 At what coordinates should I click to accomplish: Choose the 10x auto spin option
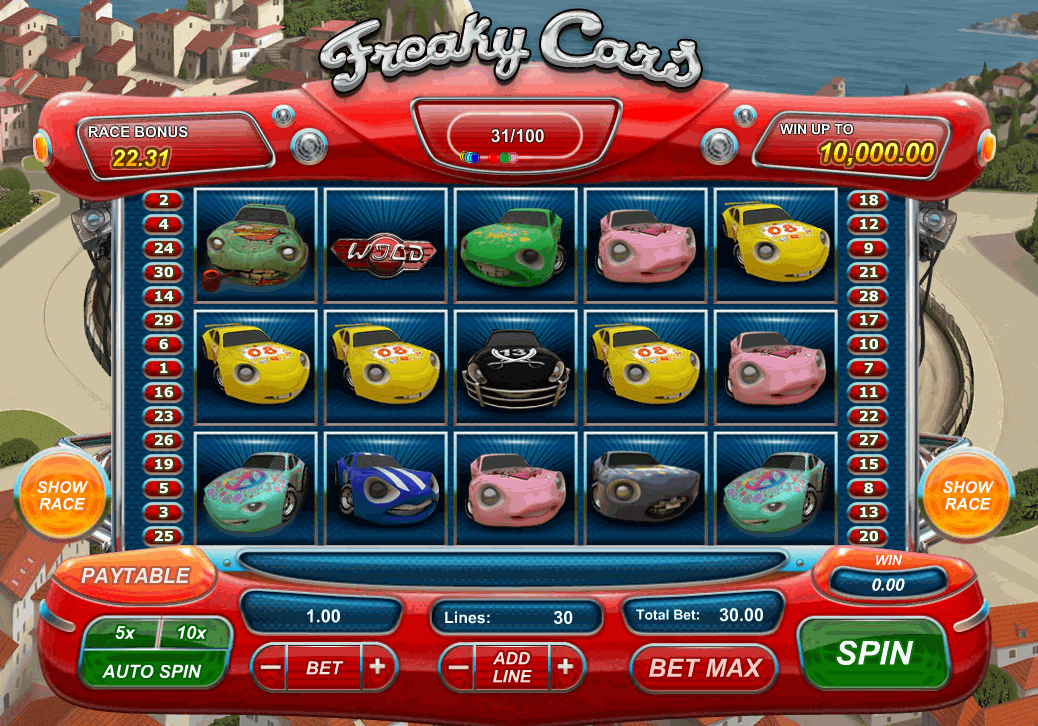[x=190, y=633]
